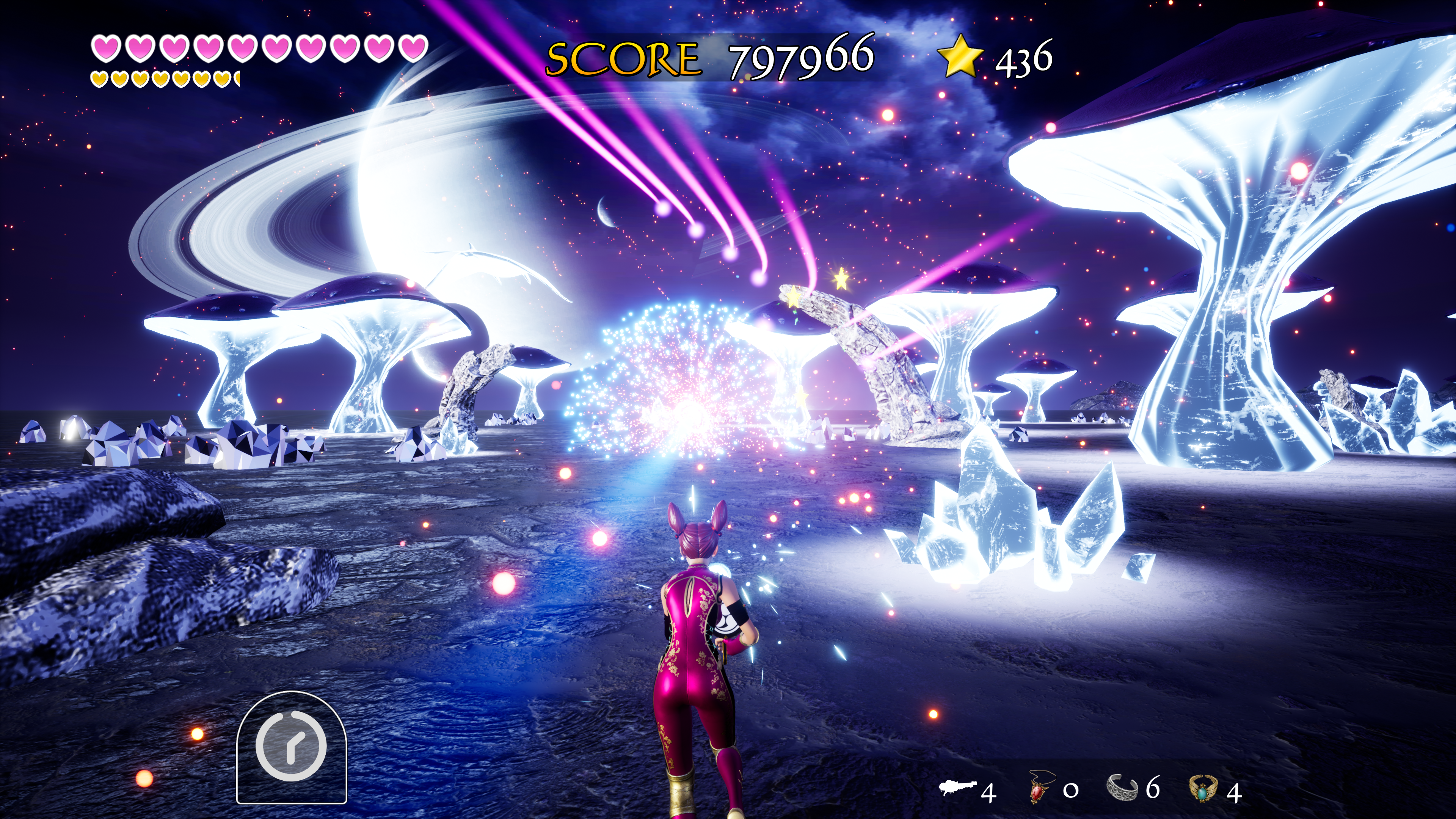The image size is (1456, 819).
Task: Activate the clock ability icon
Action: click(x=291, y=746)
